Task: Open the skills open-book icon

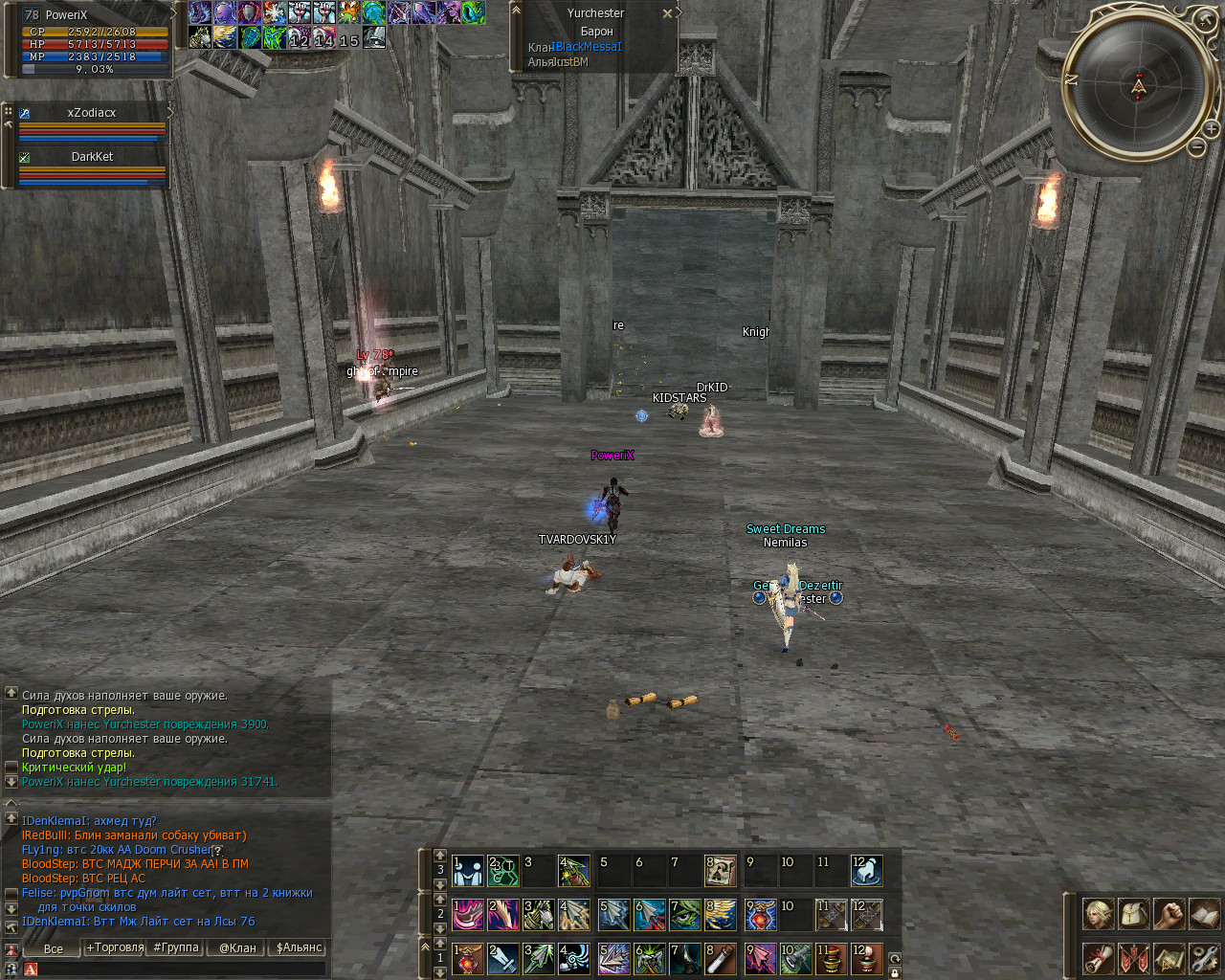Action: click(1204, 914)
